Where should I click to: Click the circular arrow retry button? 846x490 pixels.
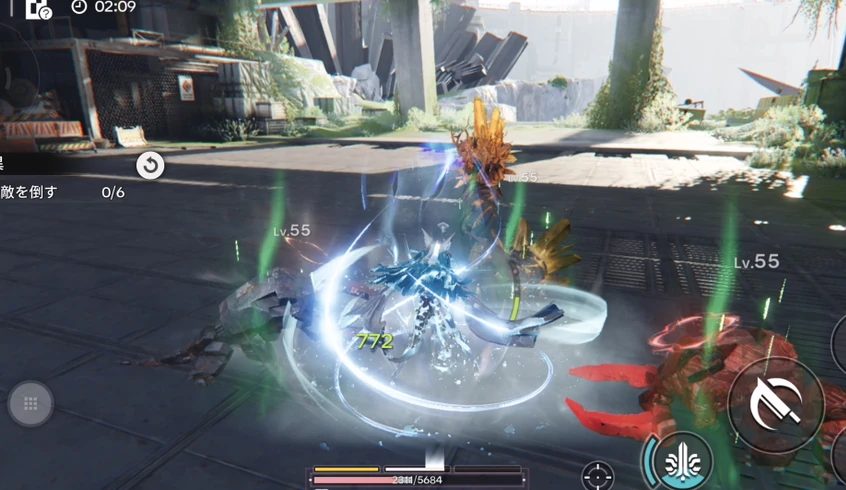[150, 165]
